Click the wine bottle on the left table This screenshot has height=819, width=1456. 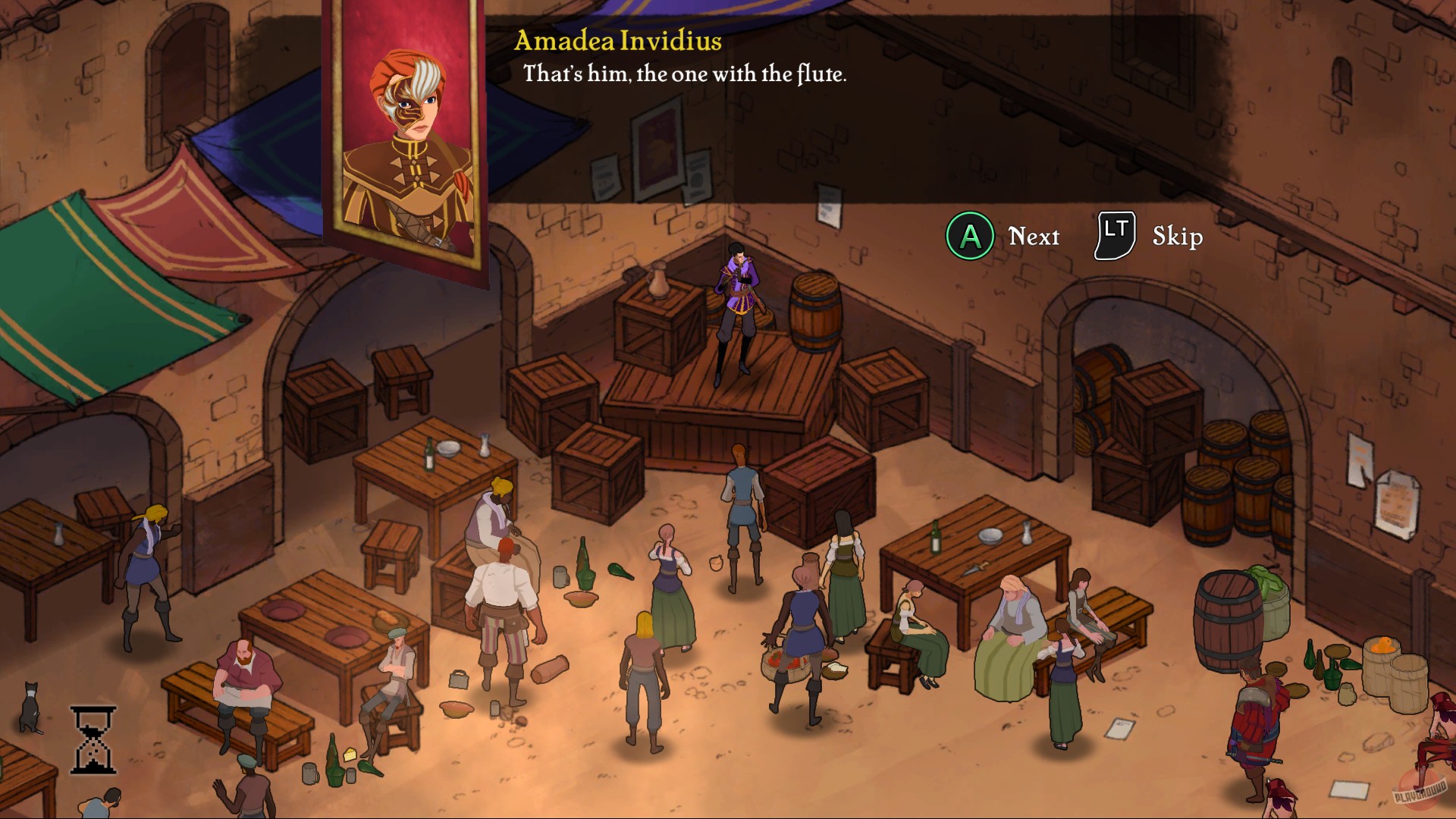tap(429, 453)
